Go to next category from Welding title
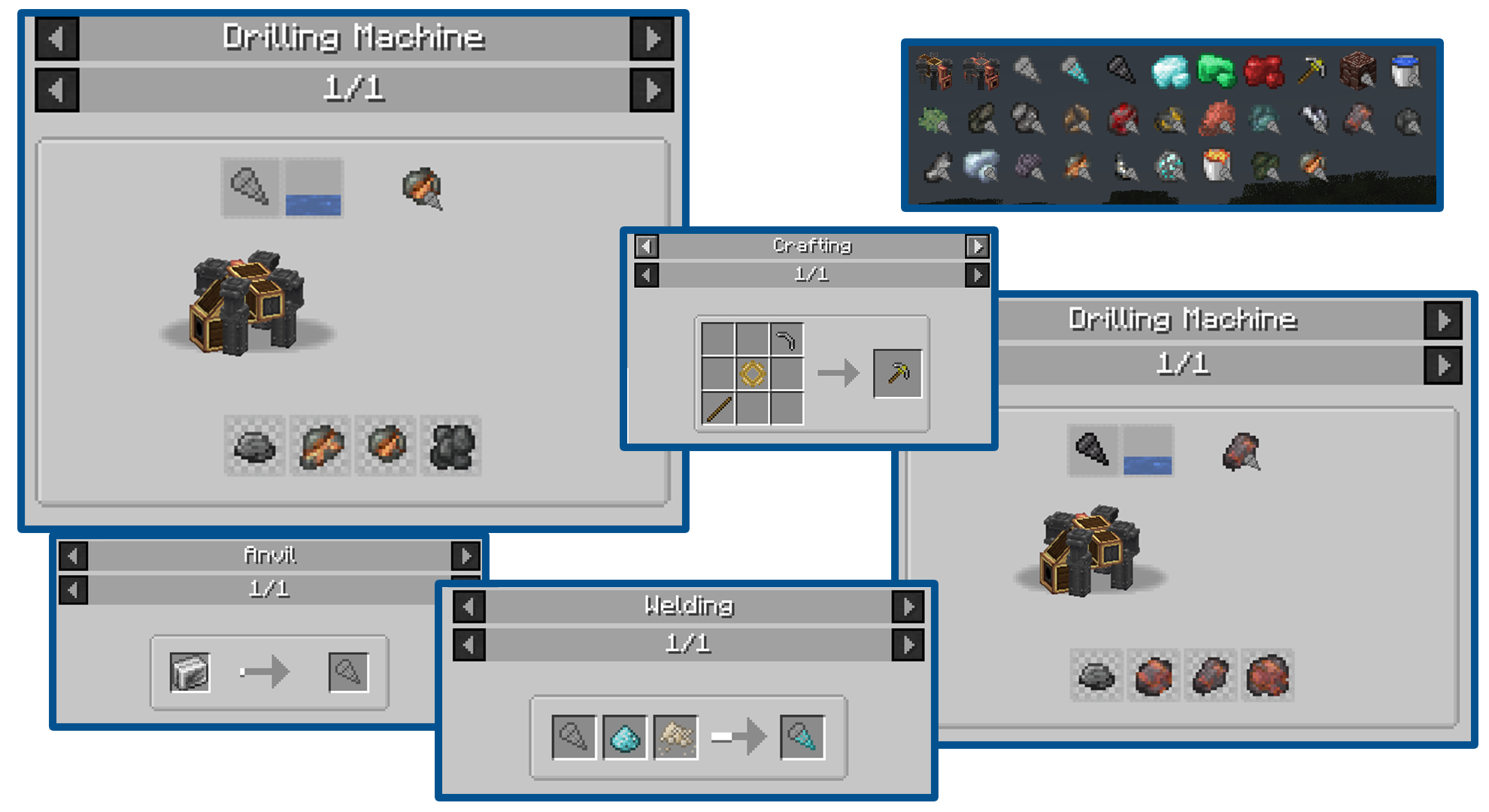The image size is (1489, 812). 908,607
